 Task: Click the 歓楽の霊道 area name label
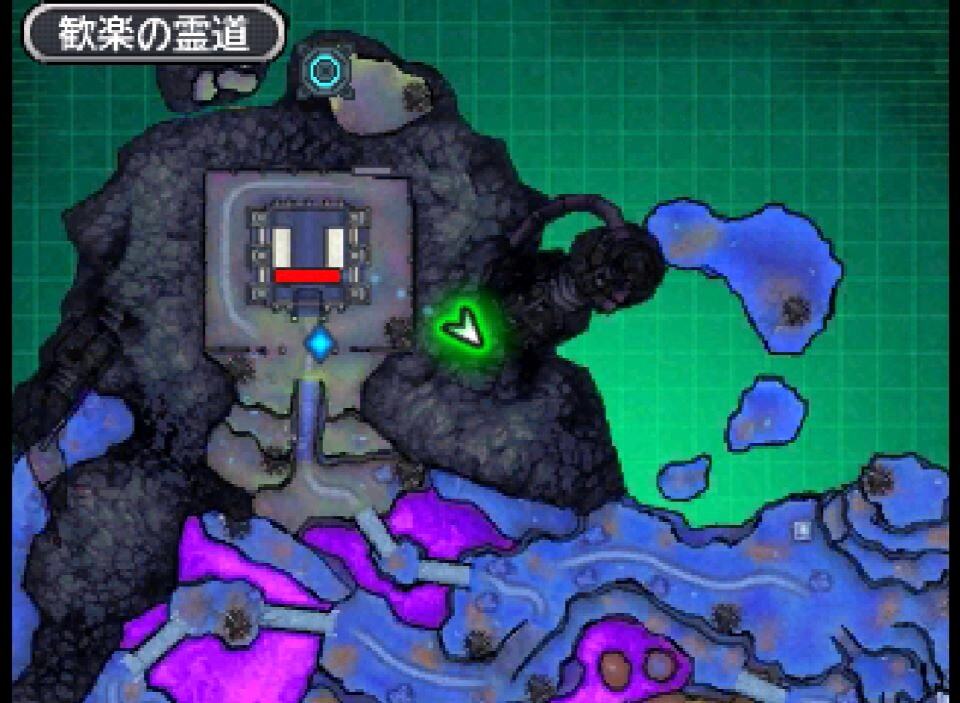click(x=154, y=35)
